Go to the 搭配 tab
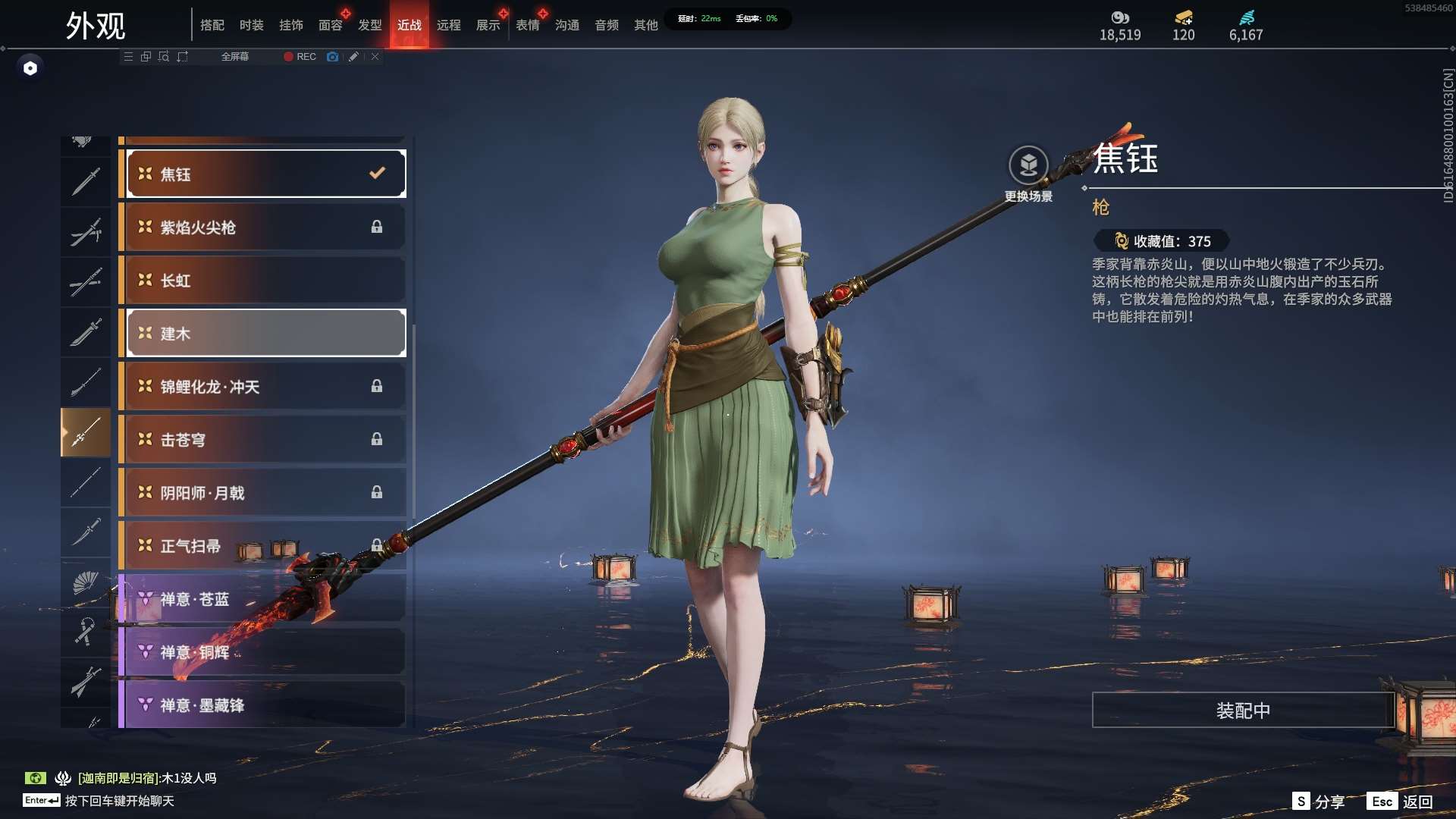The width and height of the screenshot is (1456, 819). pyautogui.click(x=212, y=25)
